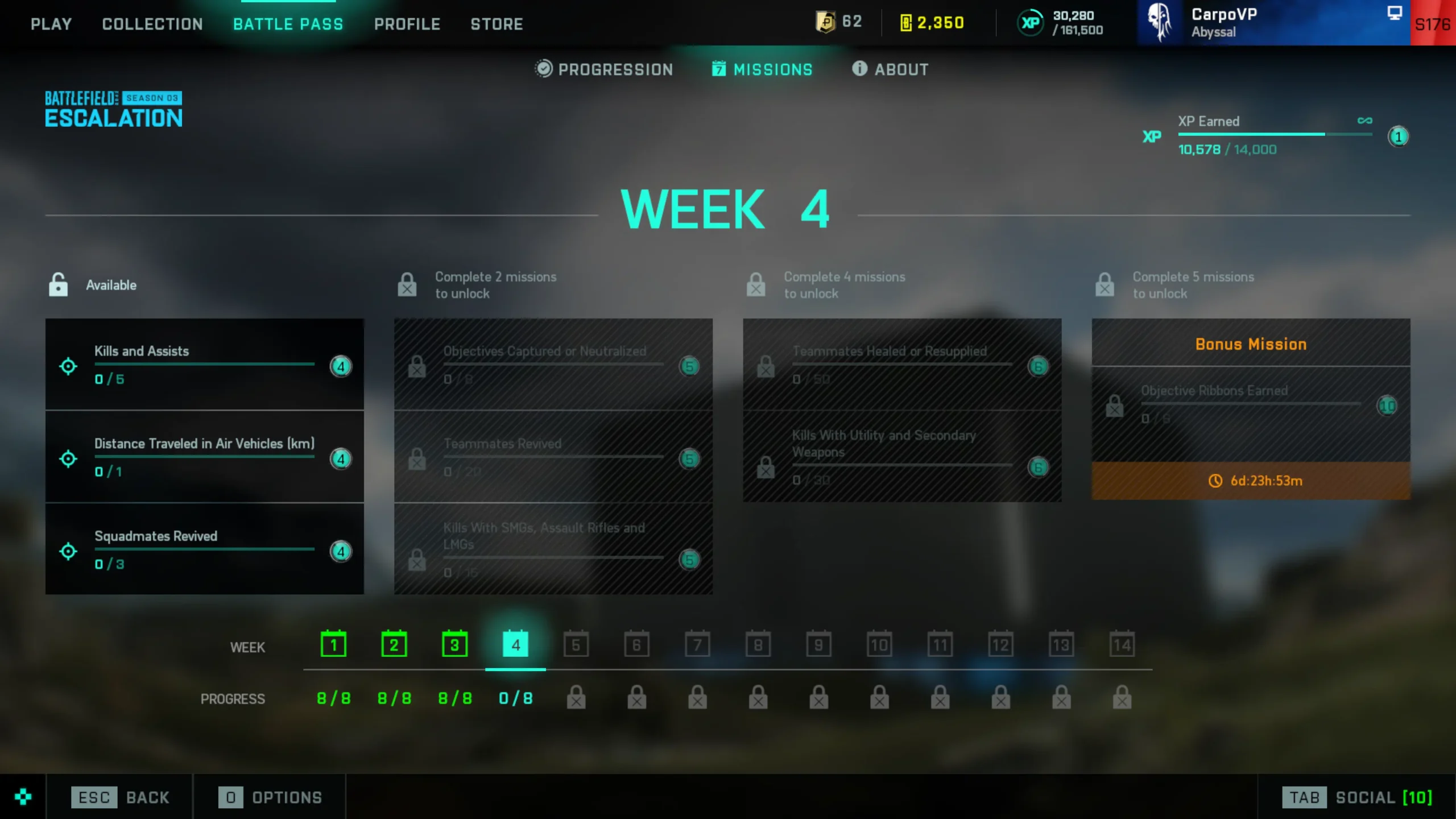Click the Season 03 Escalation logo
This screenshot has height=819, width=1456.
pos(113,109)
